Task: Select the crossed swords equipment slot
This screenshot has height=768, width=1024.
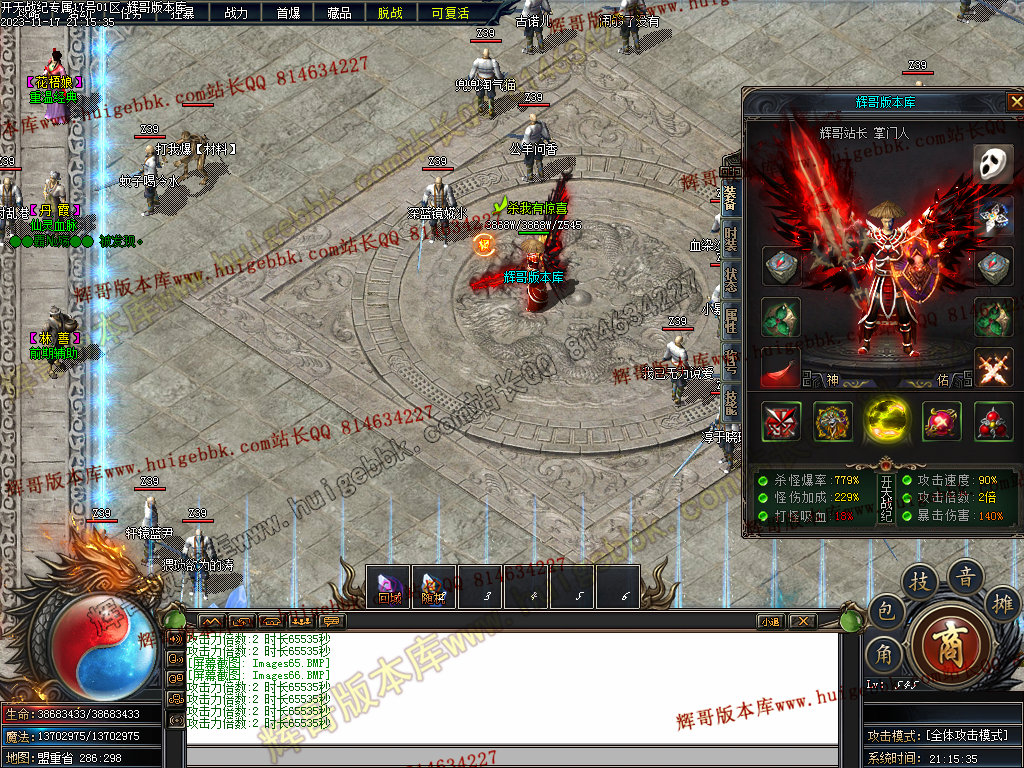Action: 993,368
